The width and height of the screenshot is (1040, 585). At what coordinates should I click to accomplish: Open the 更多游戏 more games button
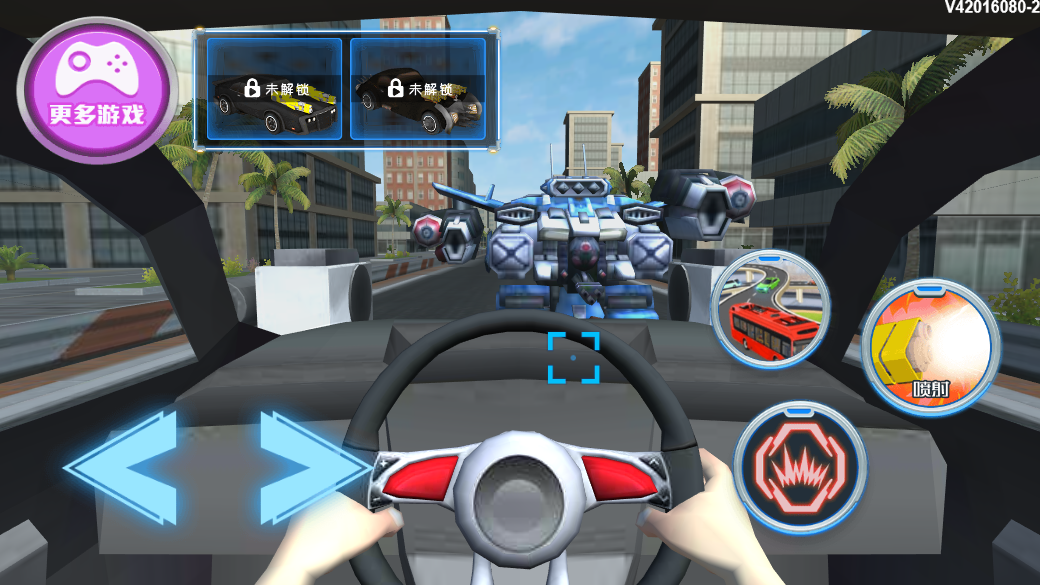97,88
